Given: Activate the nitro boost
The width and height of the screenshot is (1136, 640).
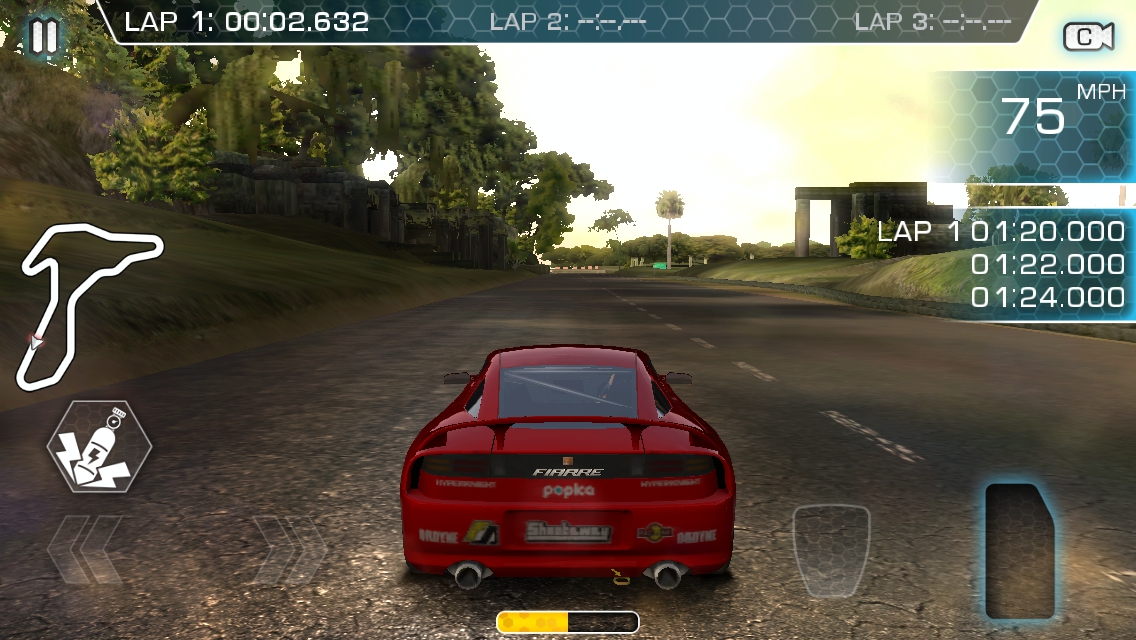Looking at the screenshot, I should (x=99, y=446).
